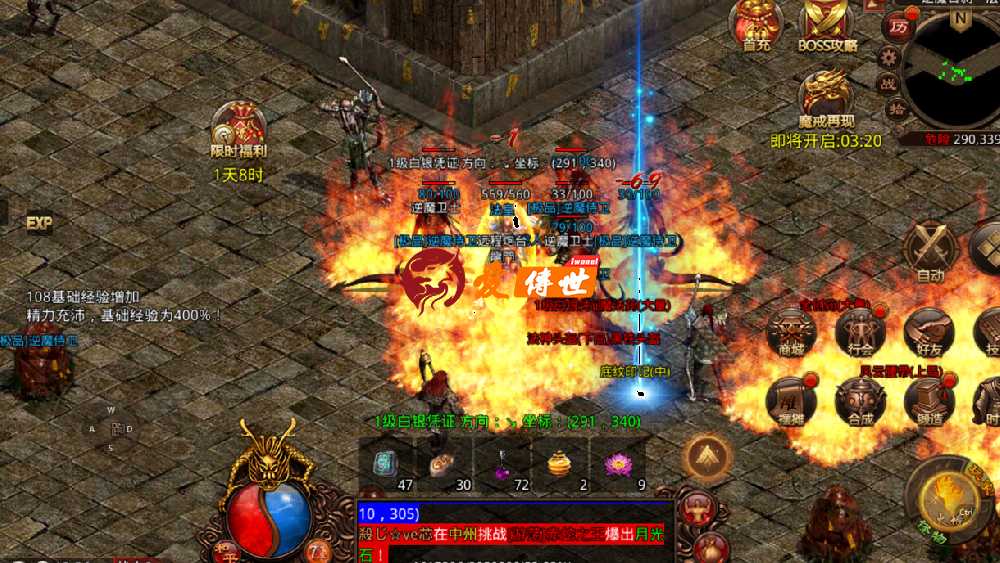Click the EXP button on left edge

[x=39, y=222]
